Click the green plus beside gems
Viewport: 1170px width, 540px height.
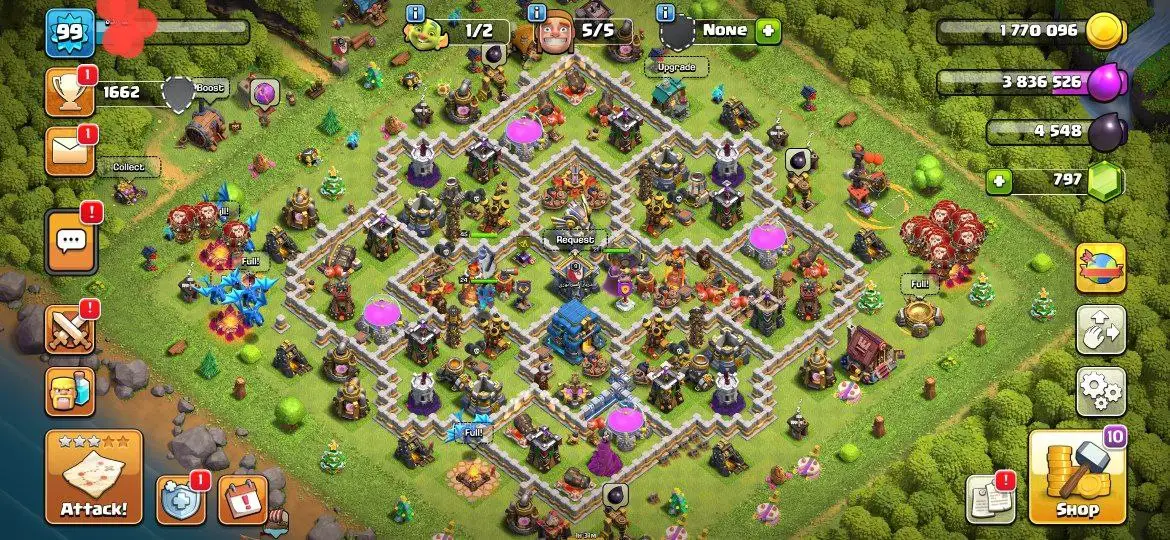tap(997, 181)
